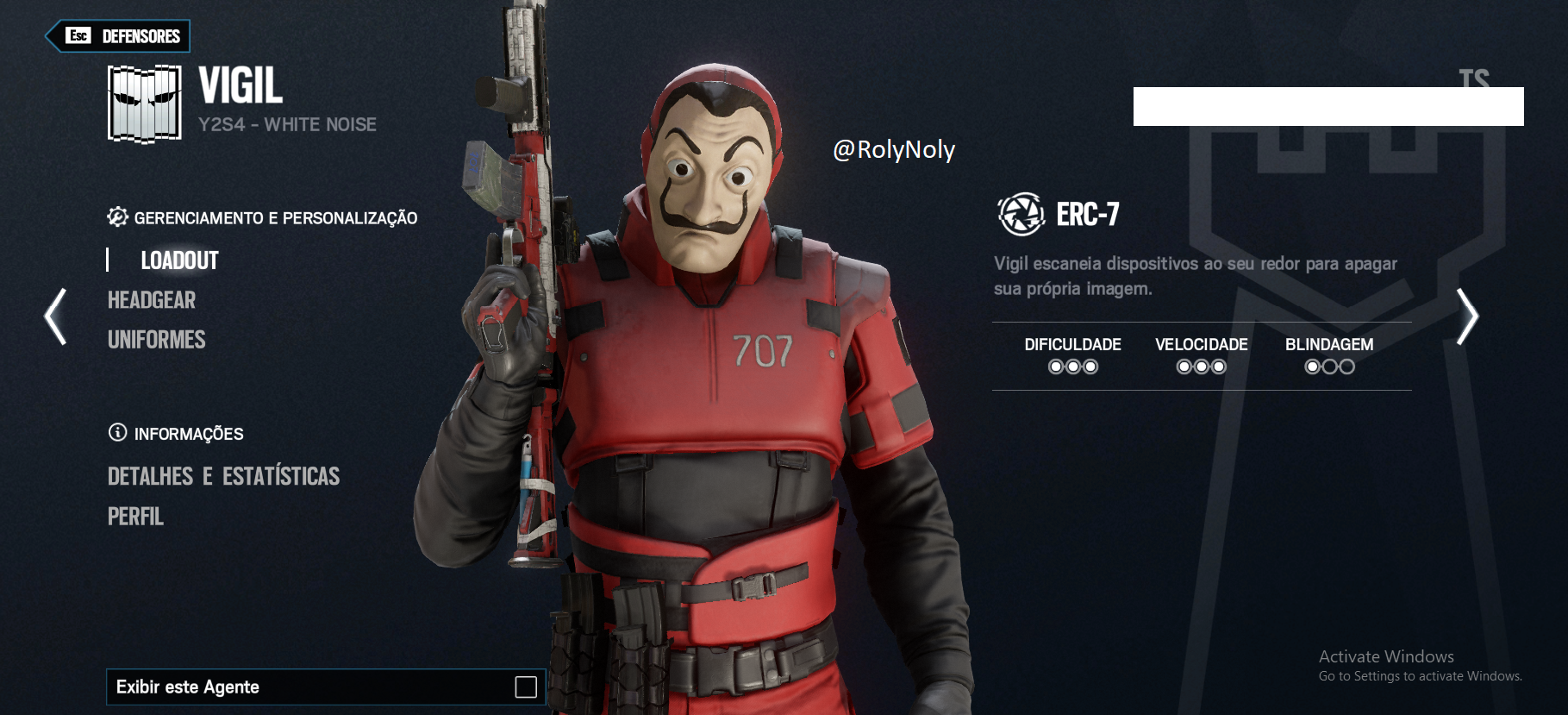This screenshot has height=715, width=1568.
Task: Open the Uniformes tab
Action: tap(156, 339)
